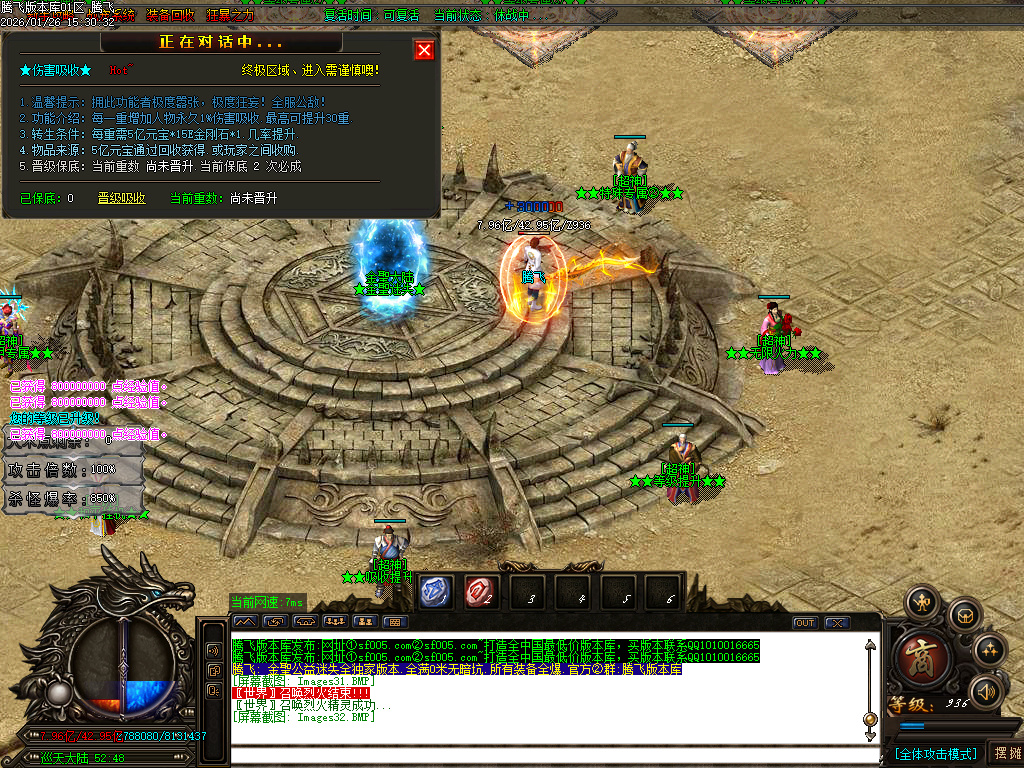Close the dialogue window with red X
The height and width of the screenshot is (768, 1024).
(x=424, y=50)
